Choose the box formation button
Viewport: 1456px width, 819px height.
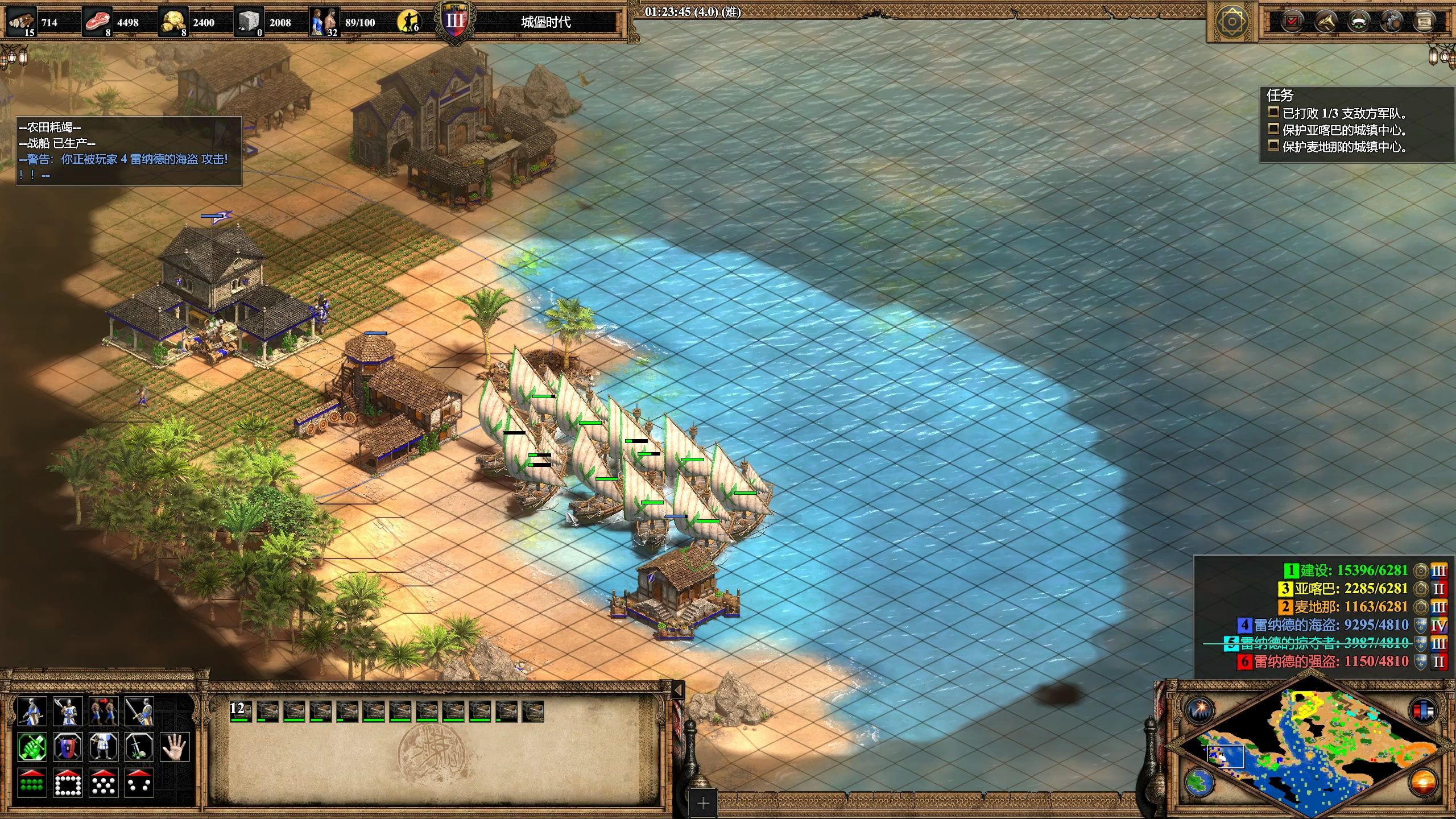(x=68, y=783)
